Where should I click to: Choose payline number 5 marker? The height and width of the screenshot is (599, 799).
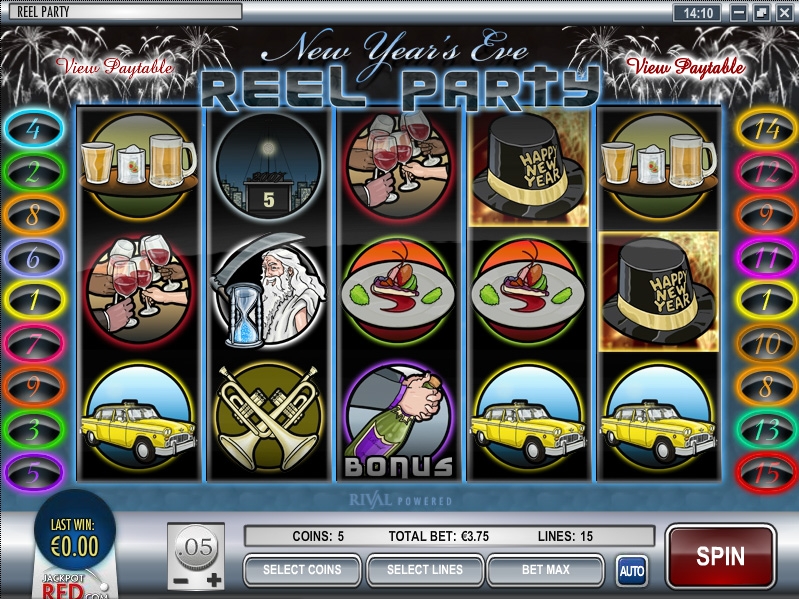pos(33,471)
